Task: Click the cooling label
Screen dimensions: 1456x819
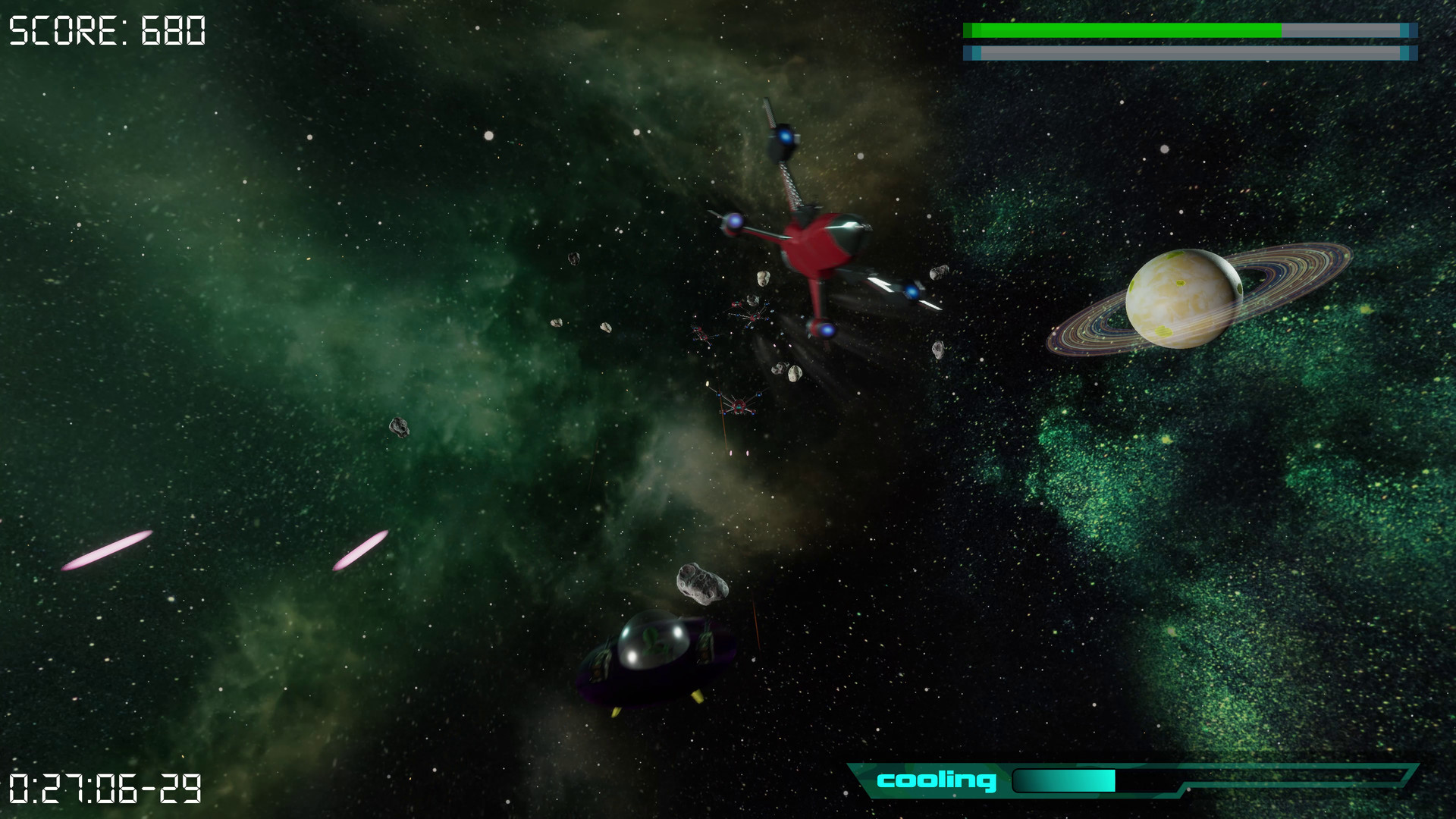Action: [937, 780]
